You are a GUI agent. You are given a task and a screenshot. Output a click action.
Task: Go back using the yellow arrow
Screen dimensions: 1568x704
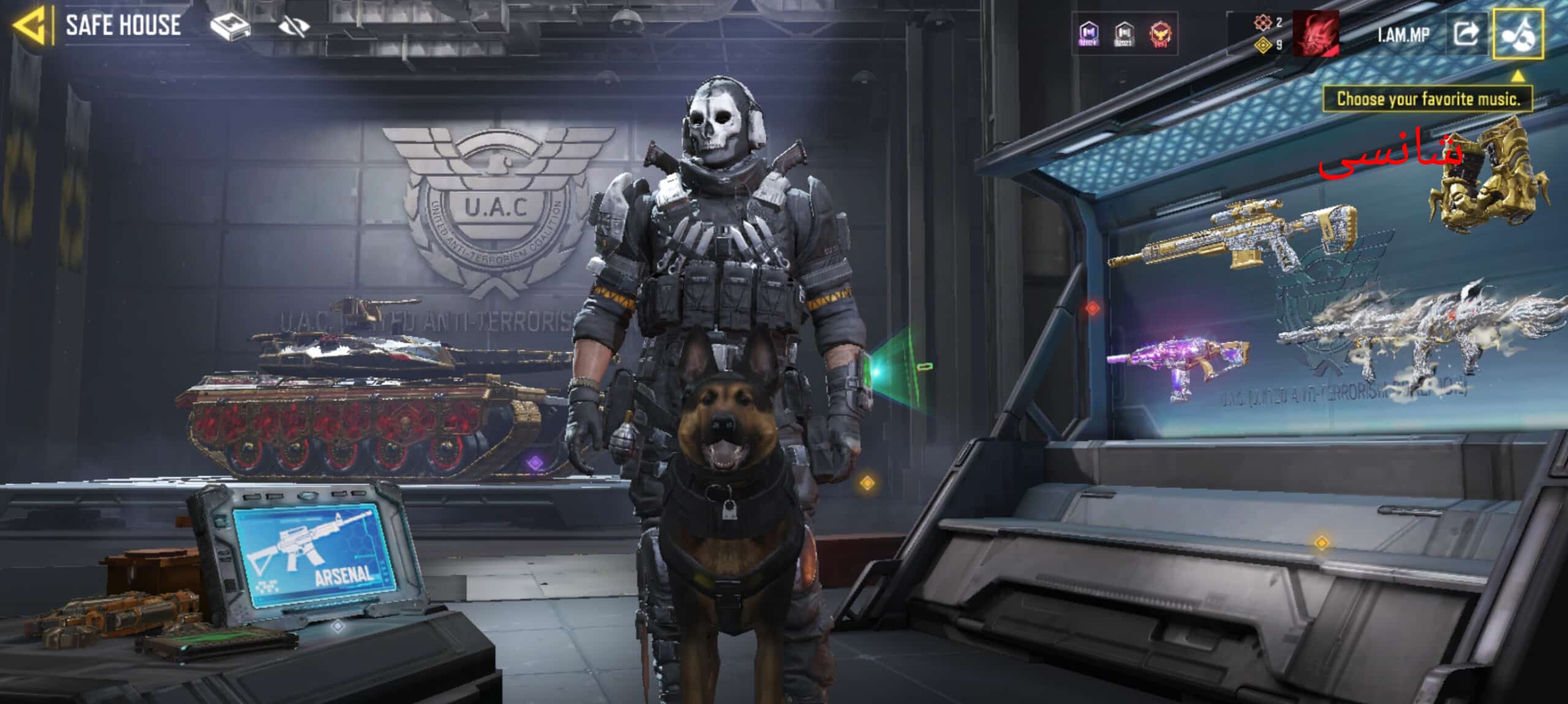point(29,25)
